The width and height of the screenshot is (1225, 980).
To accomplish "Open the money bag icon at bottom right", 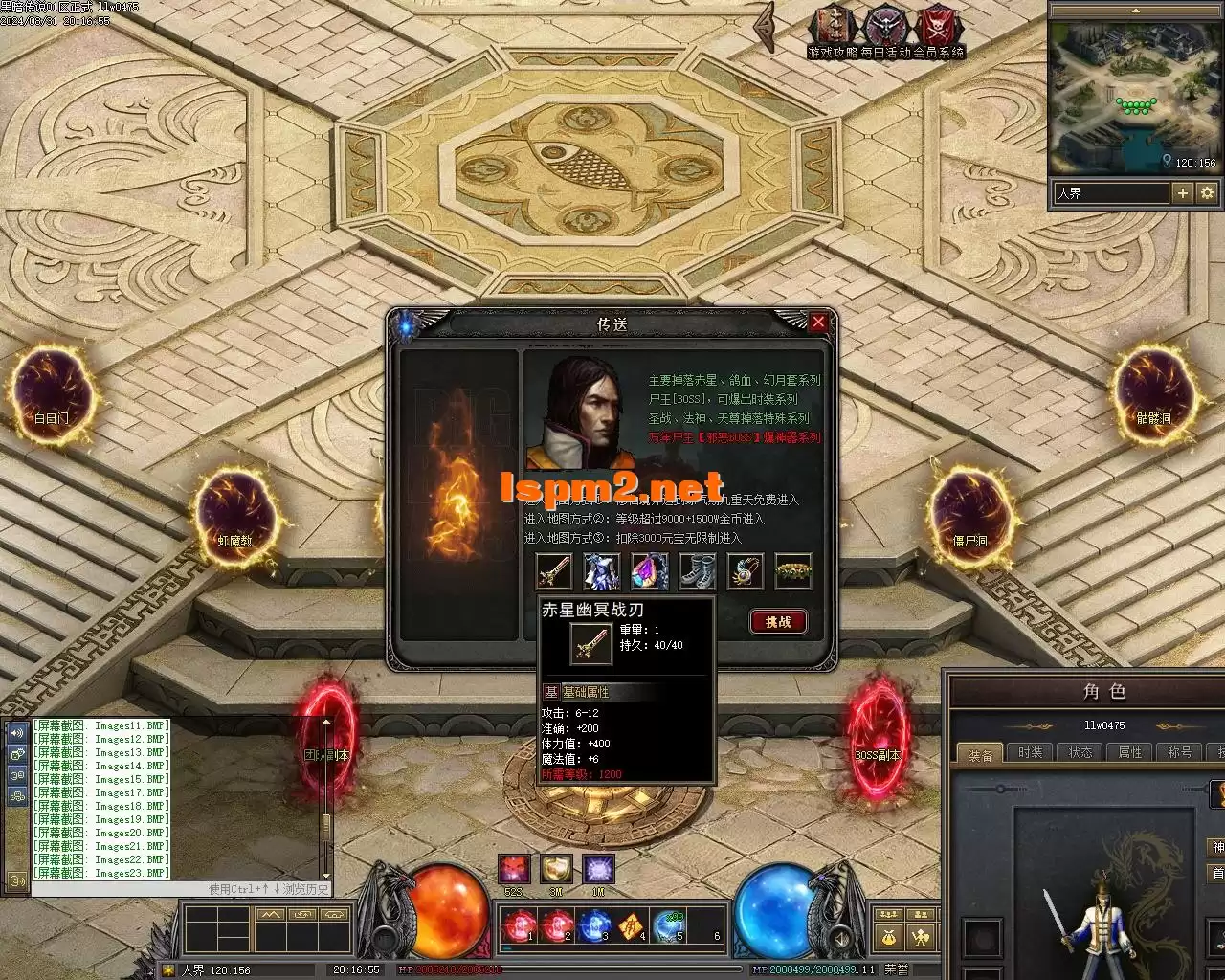I will click(x=890, y=937).
